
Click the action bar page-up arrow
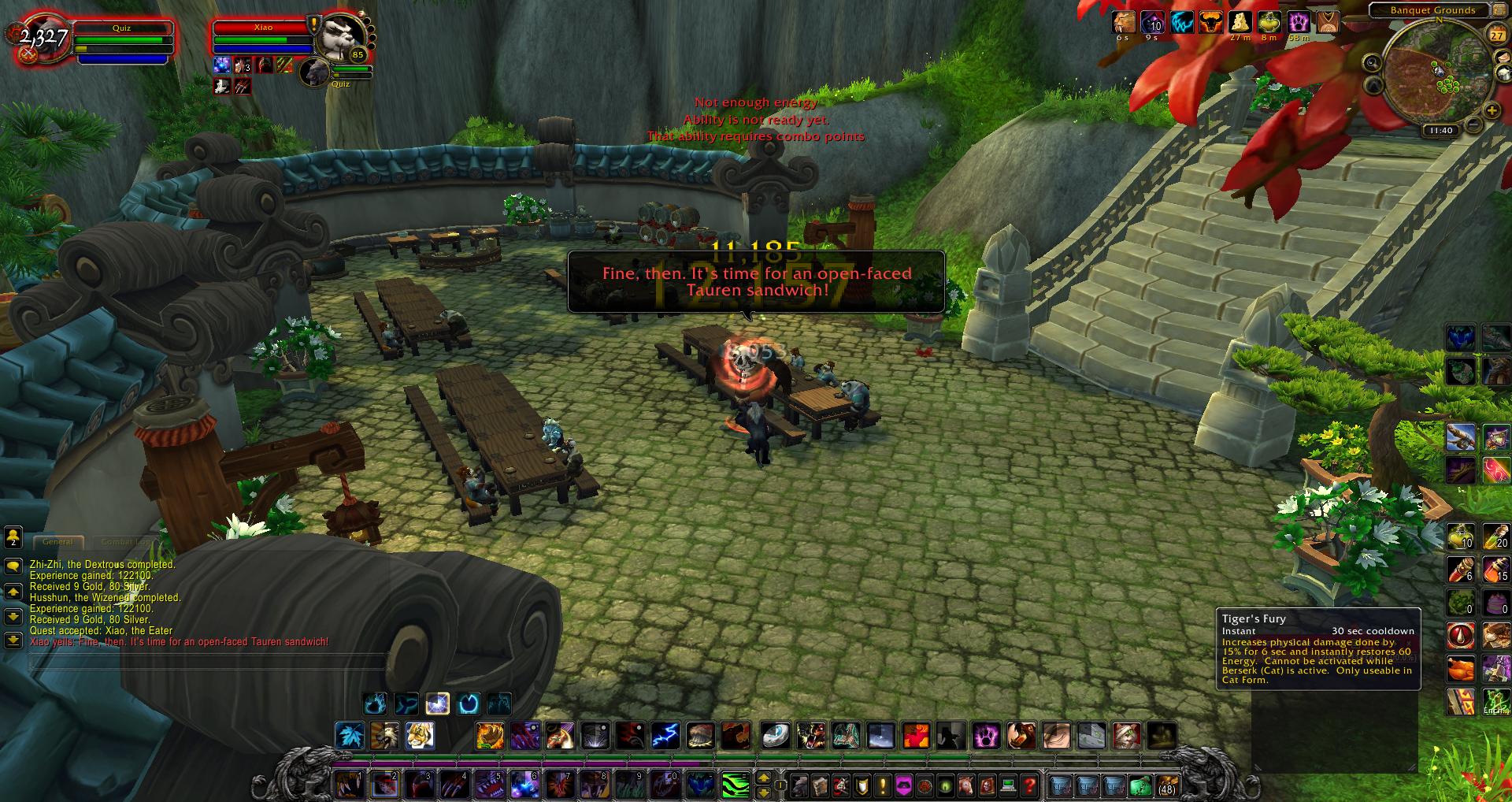pyautogui.click(x=763, y=778)
